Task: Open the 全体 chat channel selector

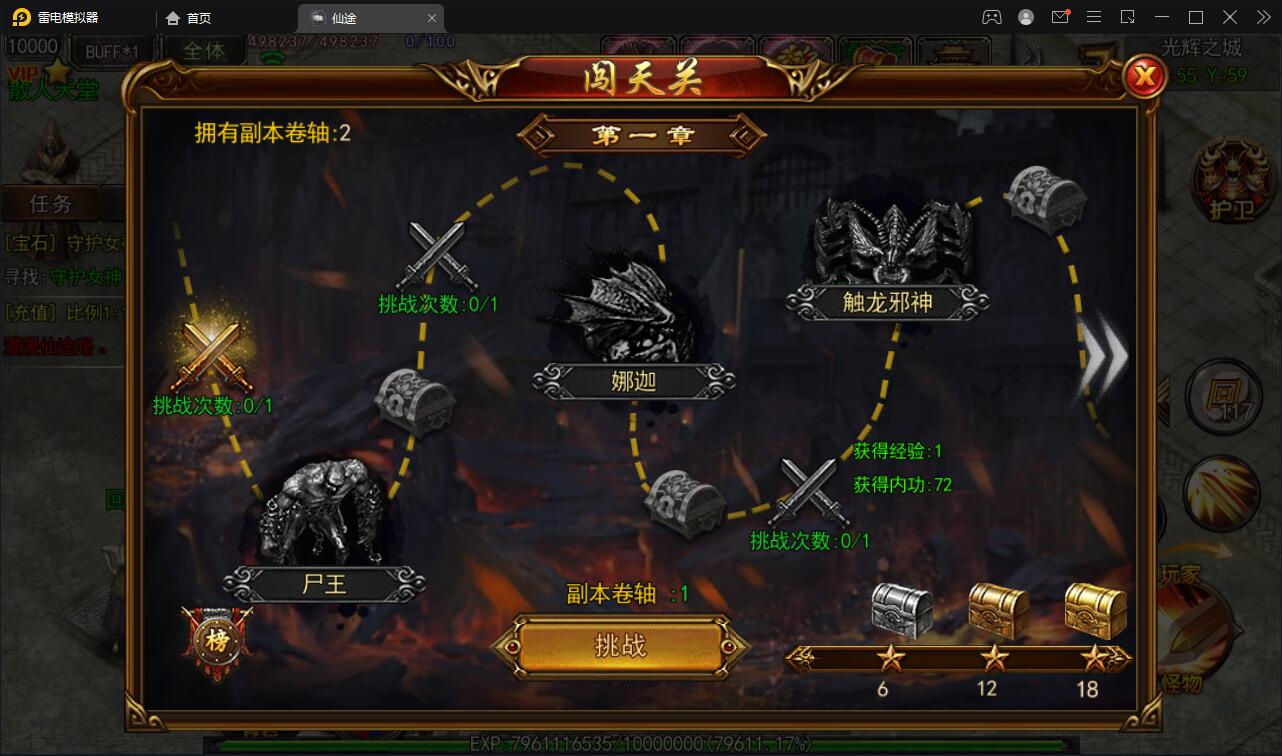Action: [x=205, y=50]
